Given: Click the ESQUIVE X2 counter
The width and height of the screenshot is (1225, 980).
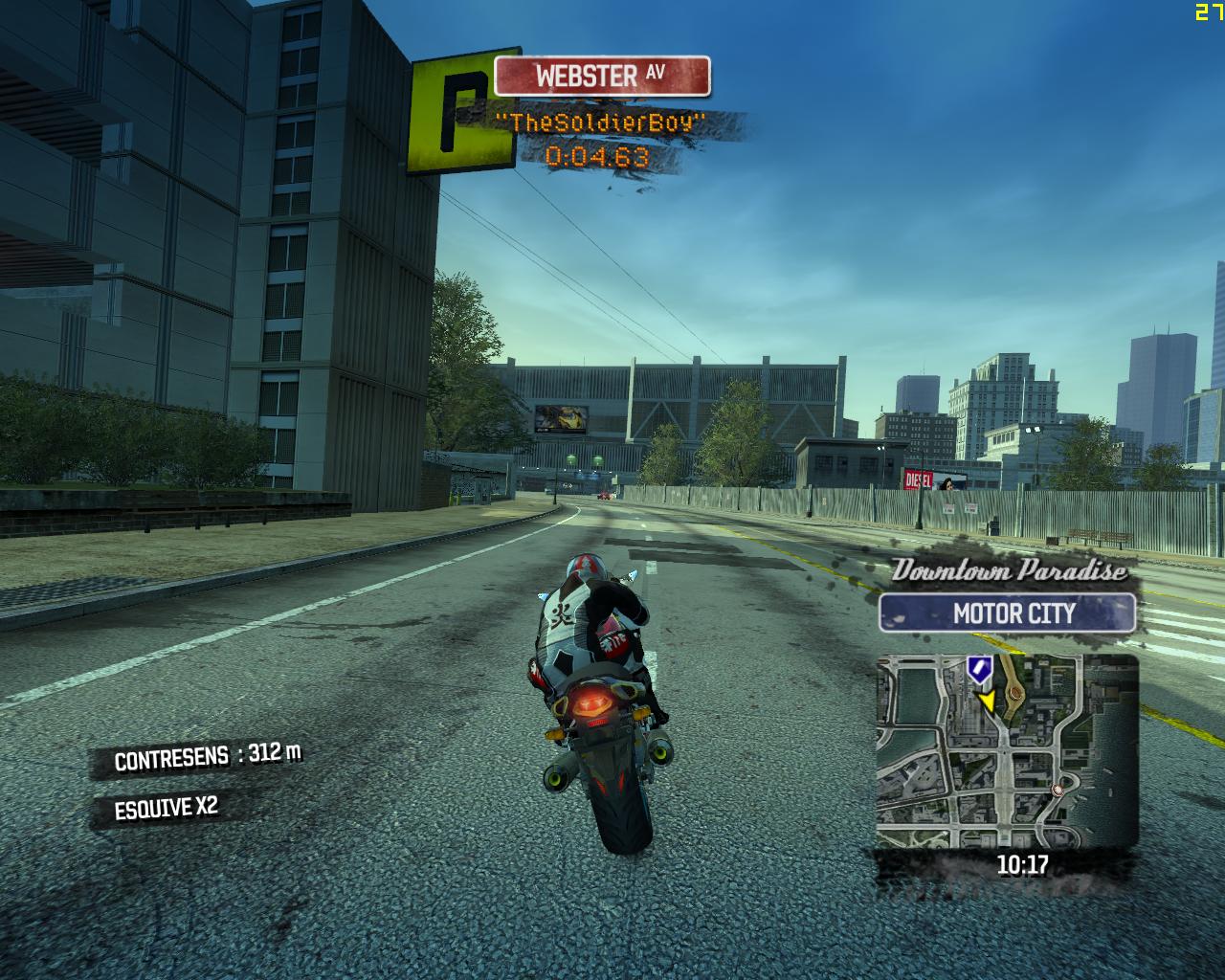Looking at the screenshot, I should (x=165, y=806).
